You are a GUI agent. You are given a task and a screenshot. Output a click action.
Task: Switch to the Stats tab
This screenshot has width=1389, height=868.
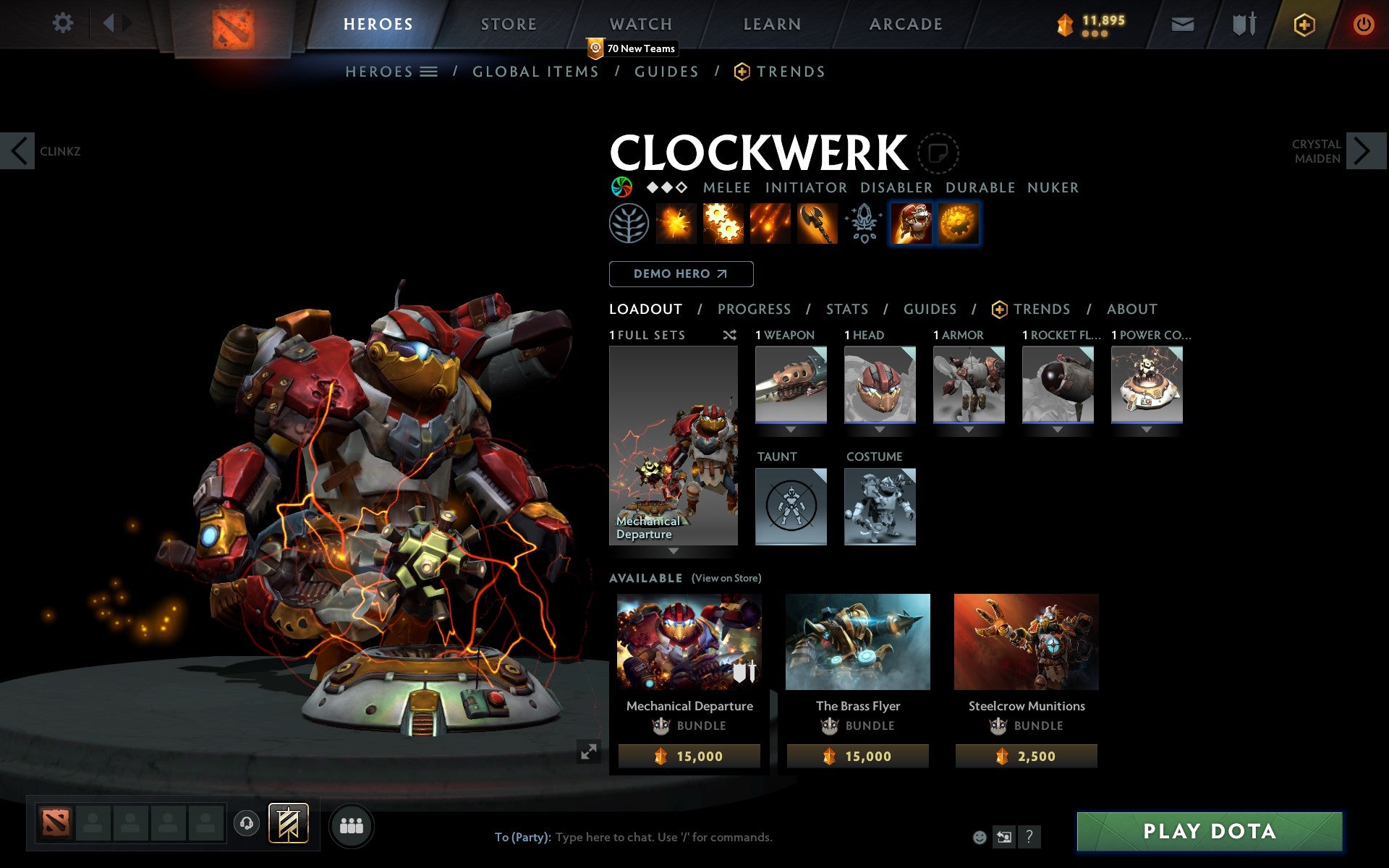point(846,309)
